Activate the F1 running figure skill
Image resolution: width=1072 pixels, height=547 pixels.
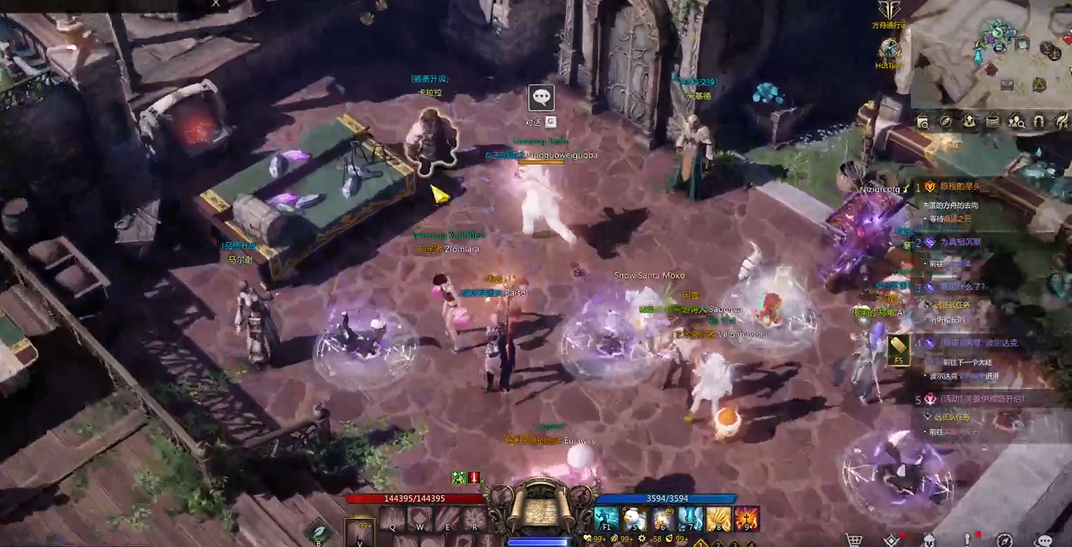(606, 519)
